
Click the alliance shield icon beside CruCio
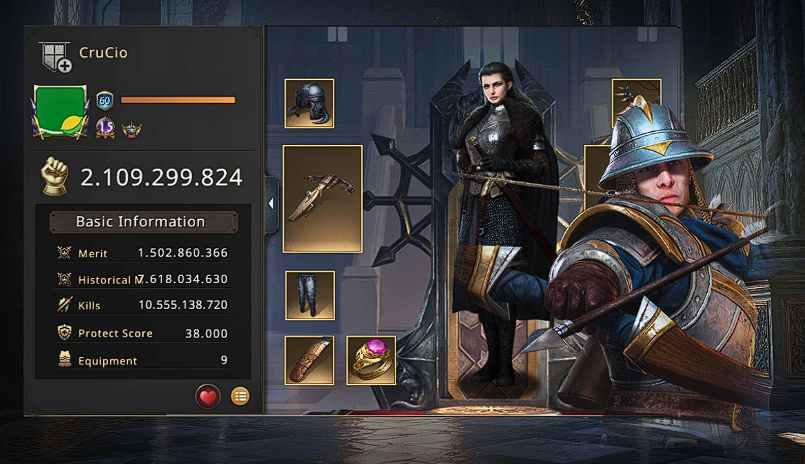pos(55,57)
